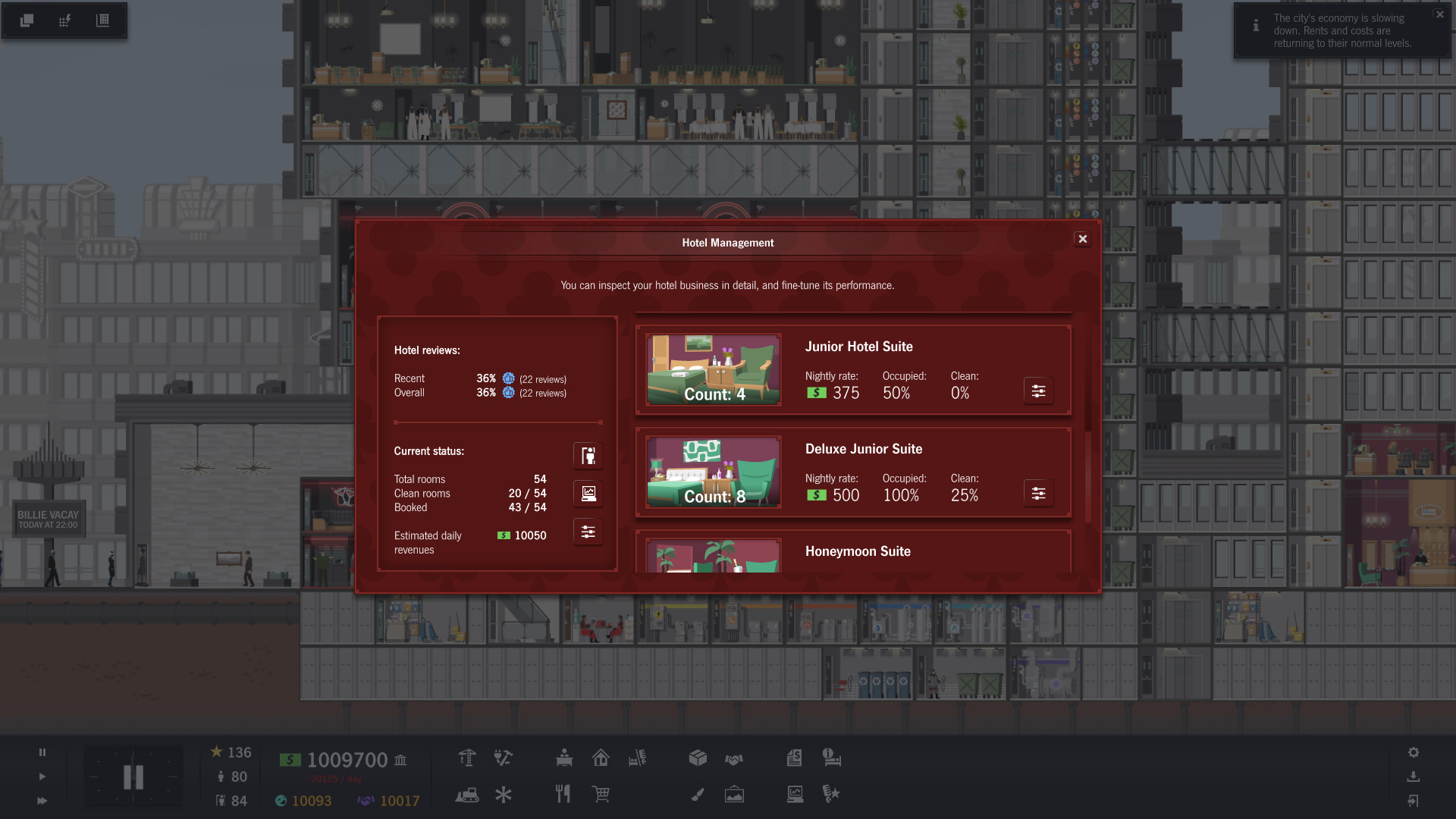Open the retail shopping cart menu
The height and width of the screenshot is (819, 1456).
tap(601, 795)
